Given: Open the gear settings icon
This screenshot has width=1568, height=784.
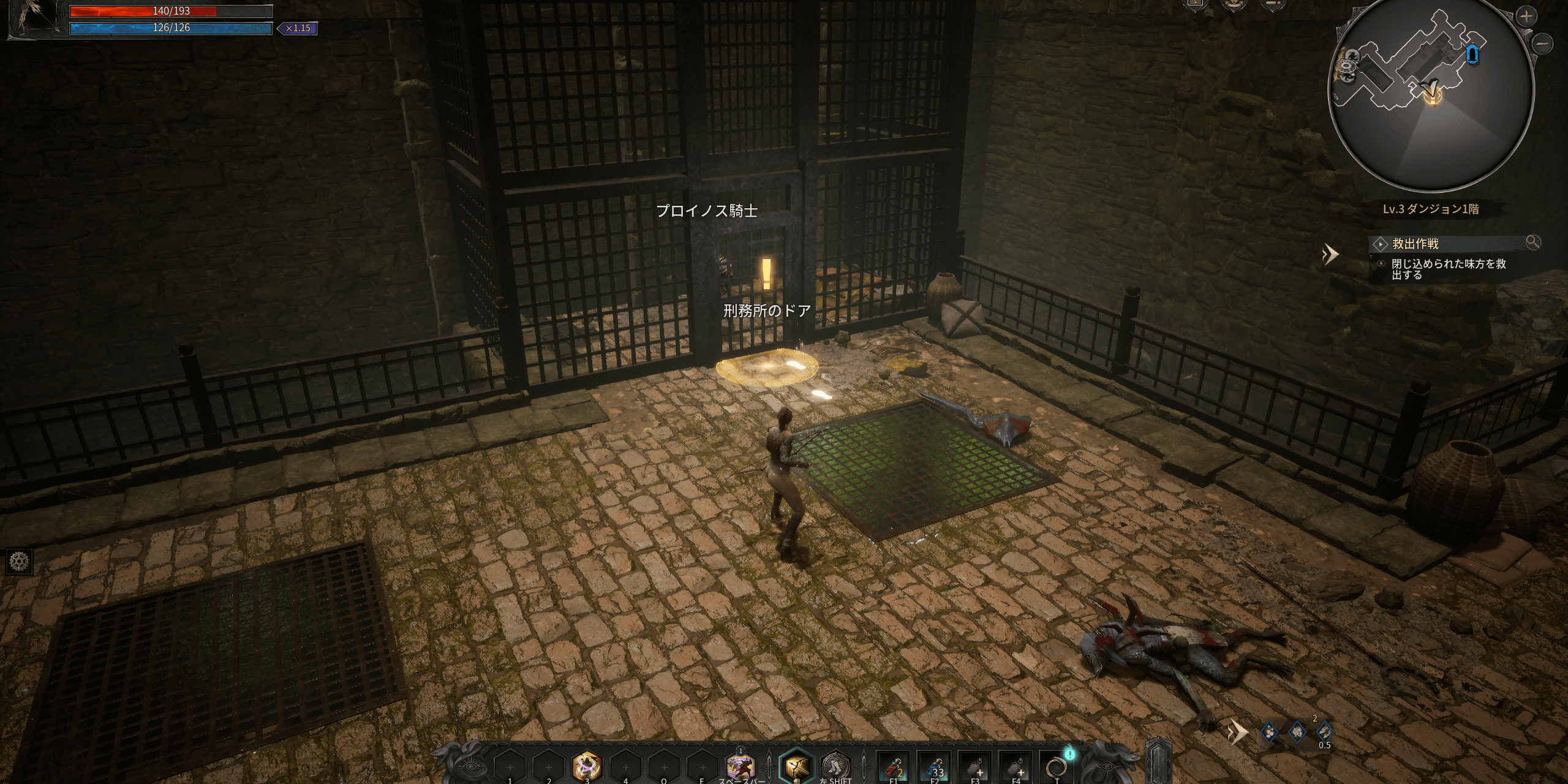Looking at the screenshot, I should point(20,560).
